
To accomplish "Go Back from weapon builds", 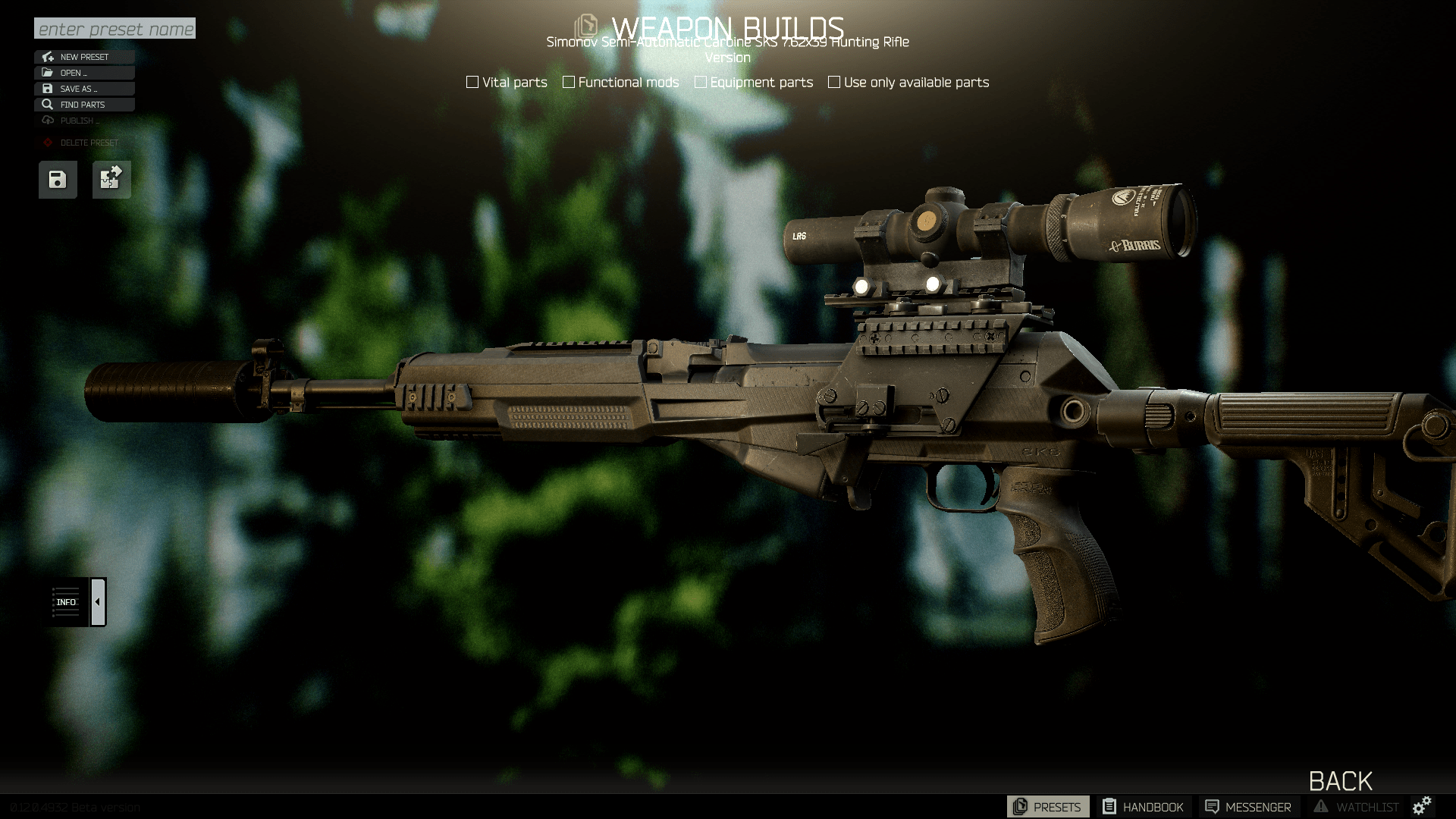I will click(1340, 781).
